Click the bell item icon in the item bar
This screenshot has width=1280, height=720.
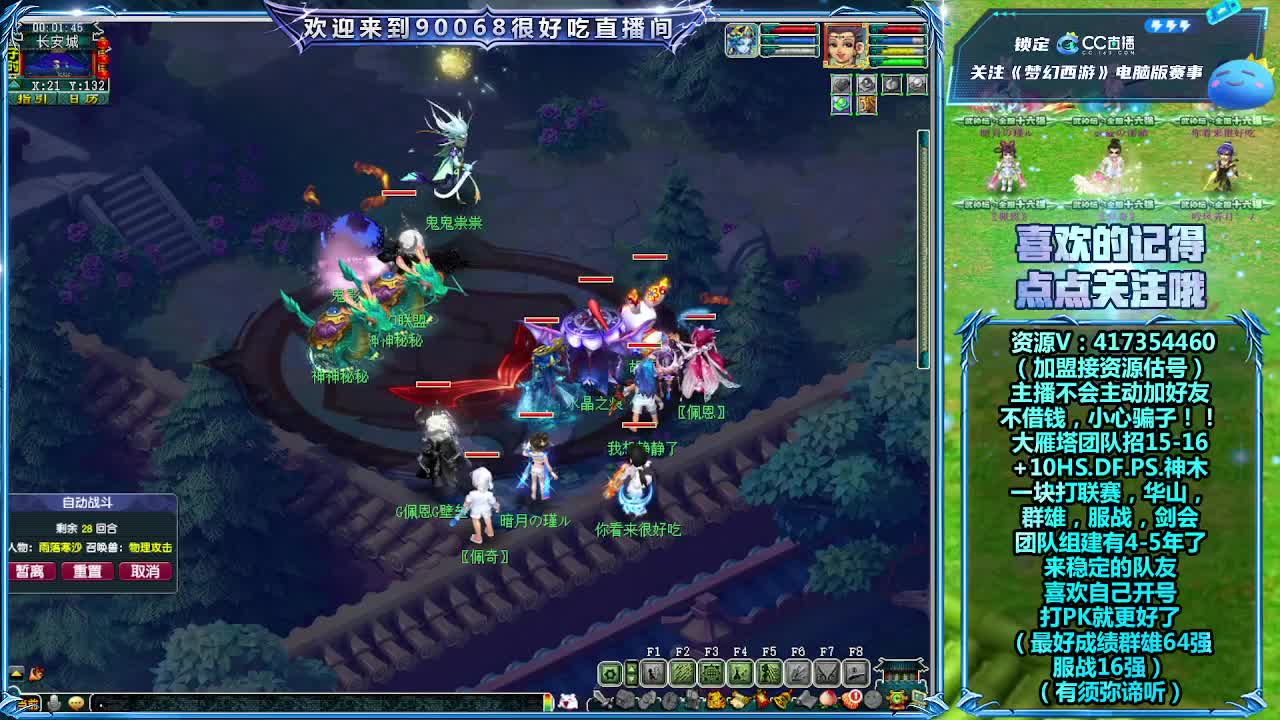781,699
